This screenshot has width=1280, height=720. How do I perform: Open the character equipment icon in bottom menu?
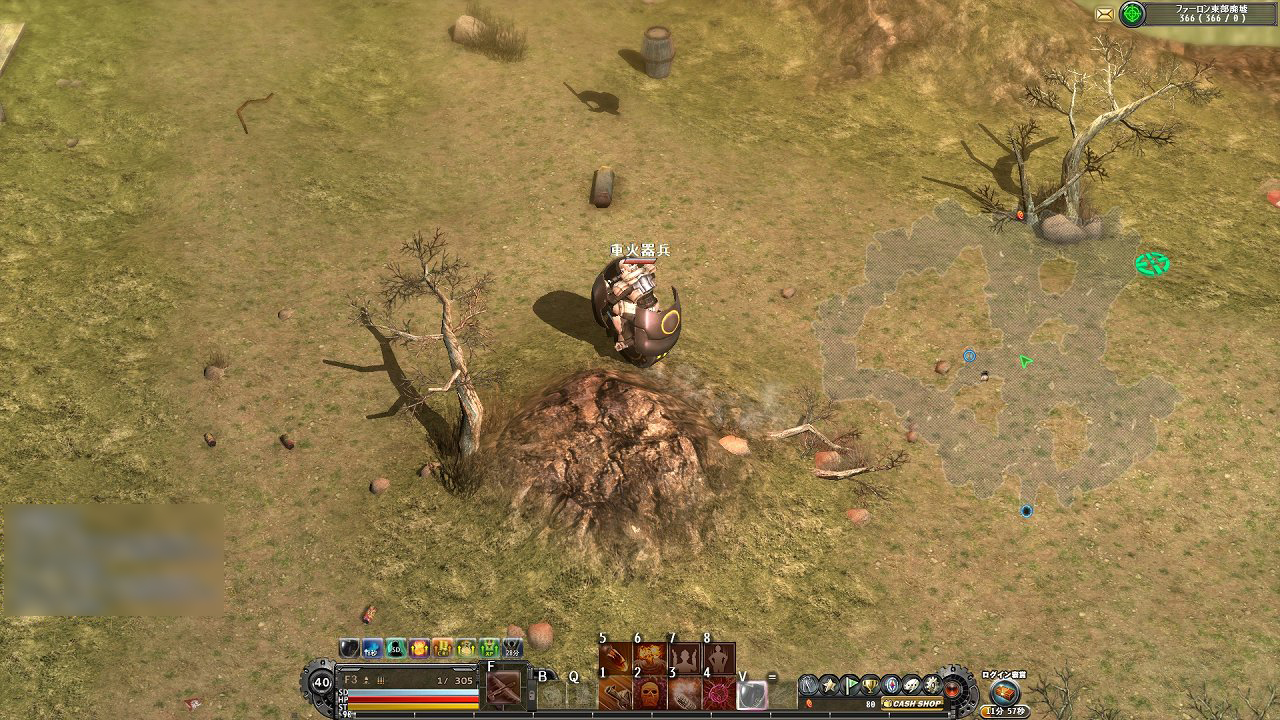pyautogui.click(x=806, y=685)
